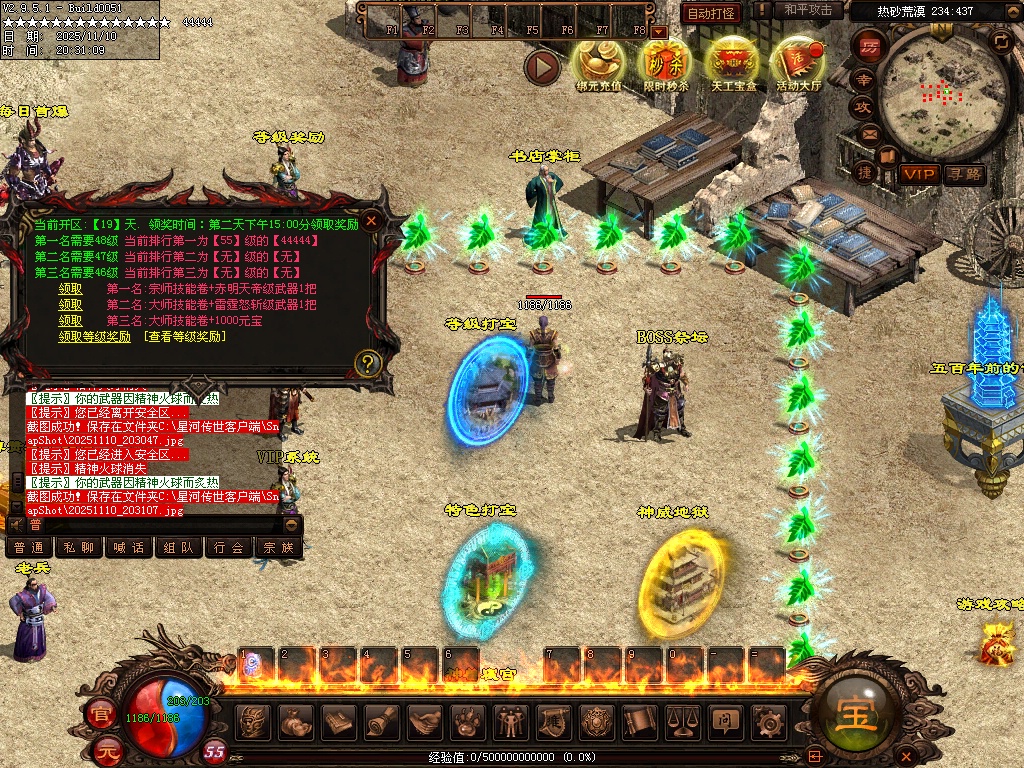This screenshot has height=768, width=1024.
Task: Open the gear settings icon
Action: [x=768, y=721]
